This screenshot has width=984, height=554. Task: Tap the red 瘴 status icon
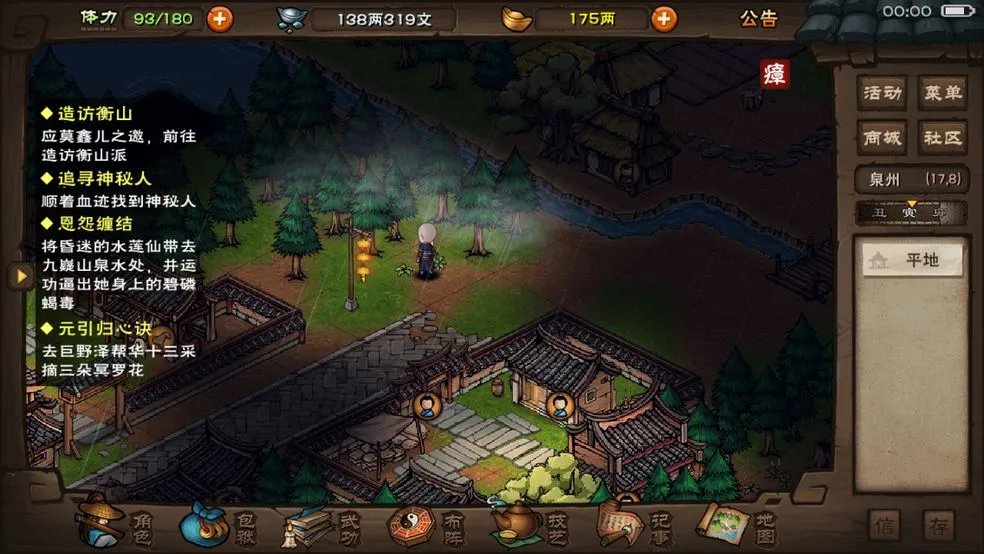click(x=774, y=74)
